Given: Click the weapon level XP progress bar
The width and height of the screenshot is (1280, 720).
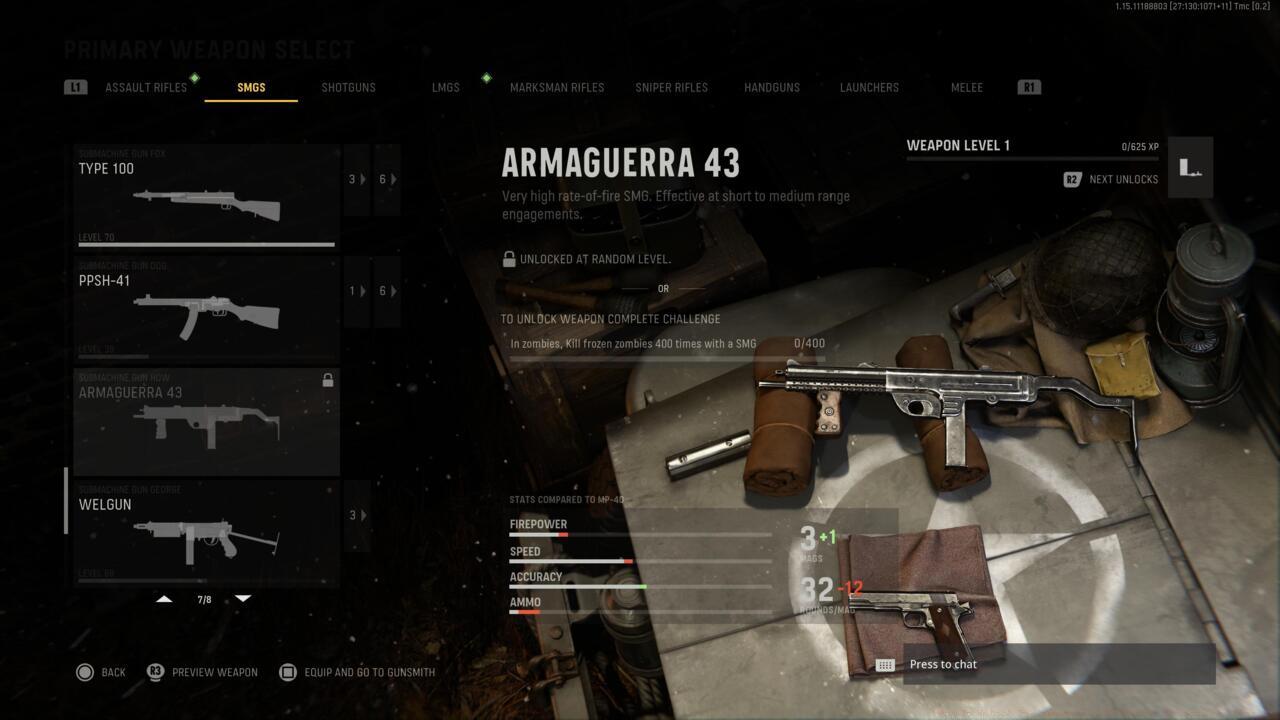Looking at the screenshot, I should (x=1032, y=158).
